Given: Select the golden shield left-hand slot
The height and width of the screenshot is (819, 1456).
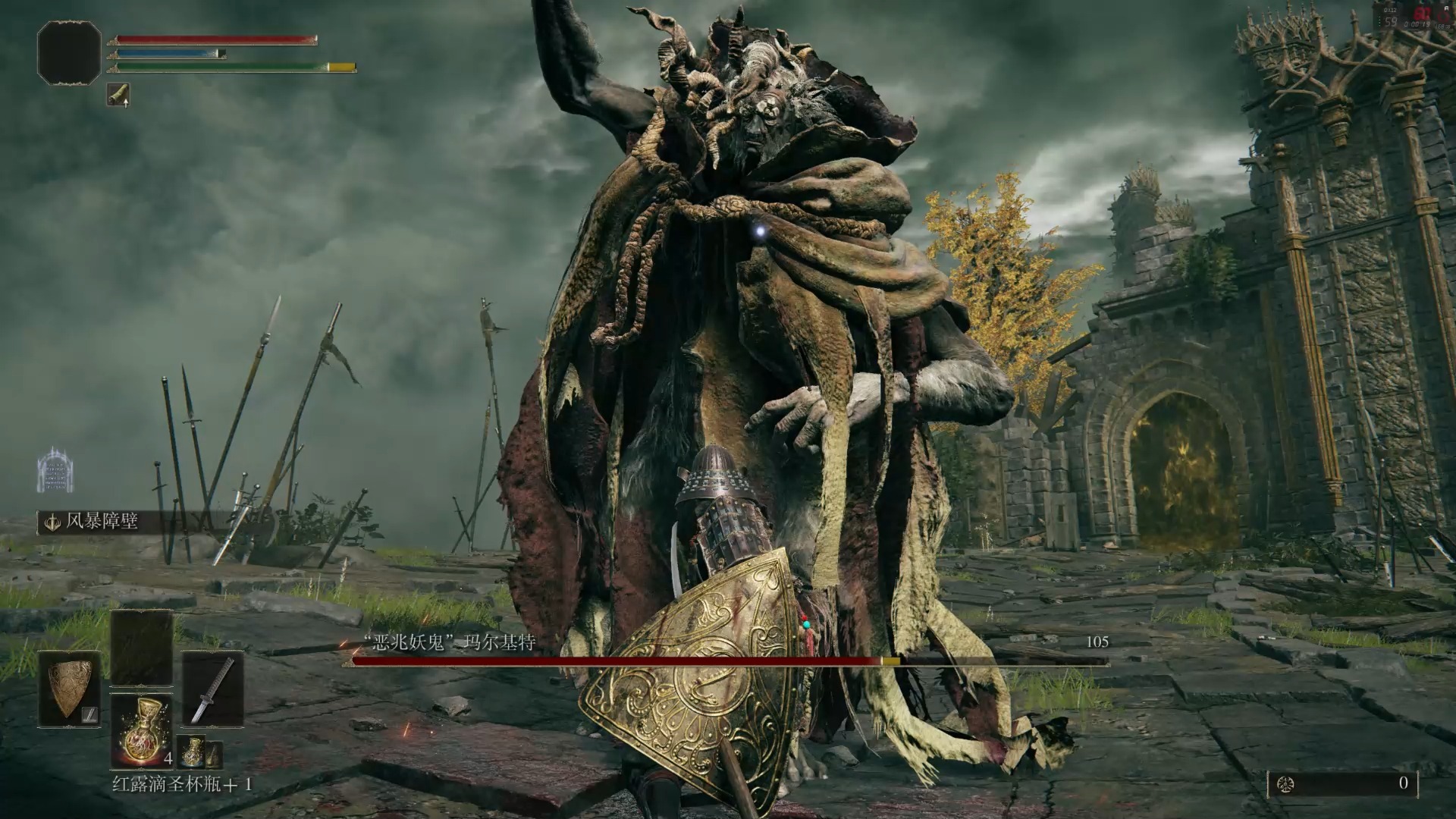Looking at the screenshot, I should click(70, 689).
